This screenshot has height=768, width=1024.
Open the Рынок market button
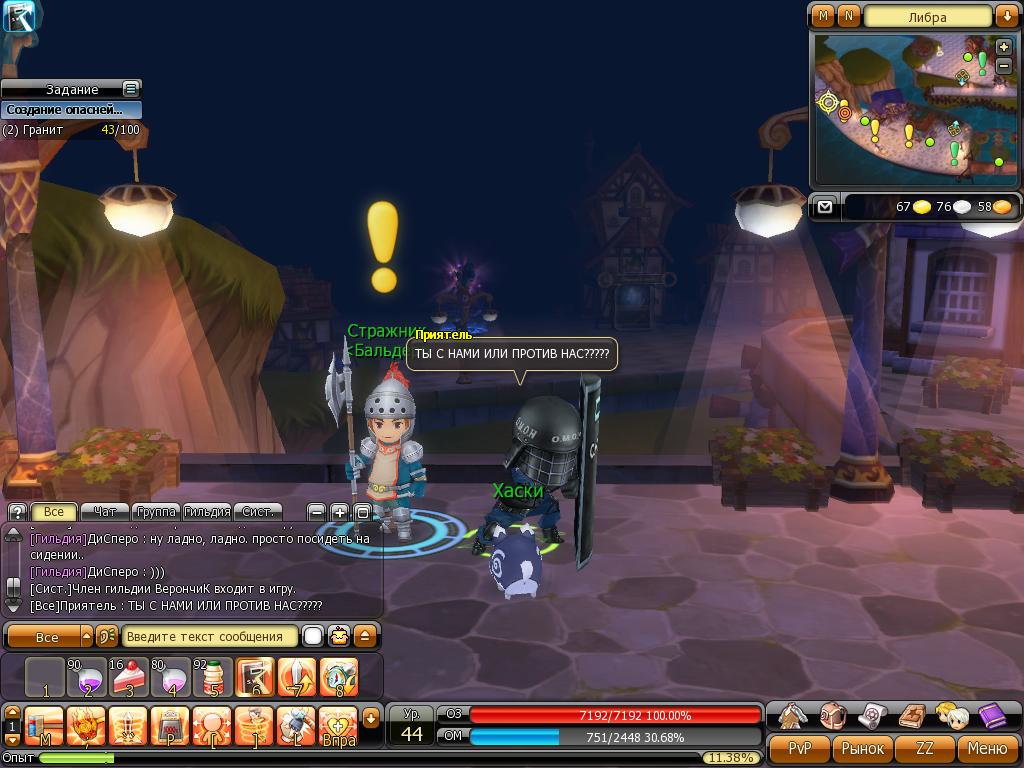[x=862, y=748]
